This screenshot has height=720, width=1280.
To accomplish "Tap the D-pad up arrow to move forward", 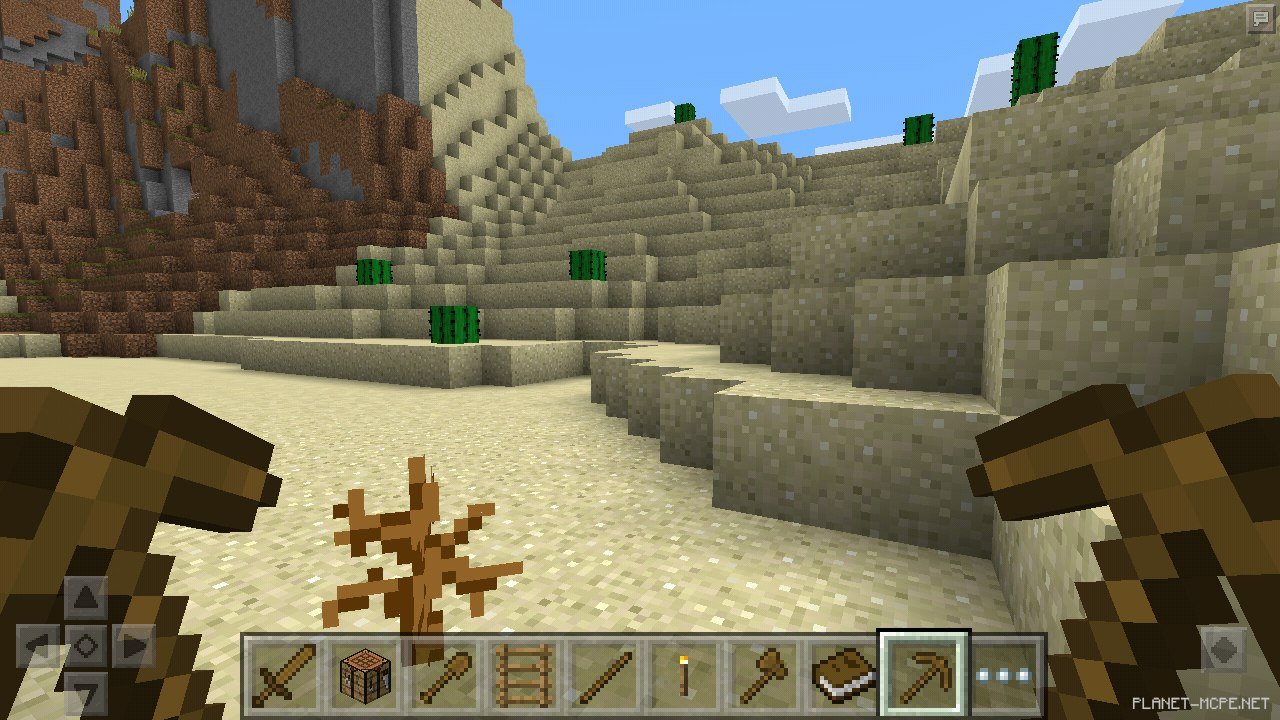I will click(x=87, y=598).
